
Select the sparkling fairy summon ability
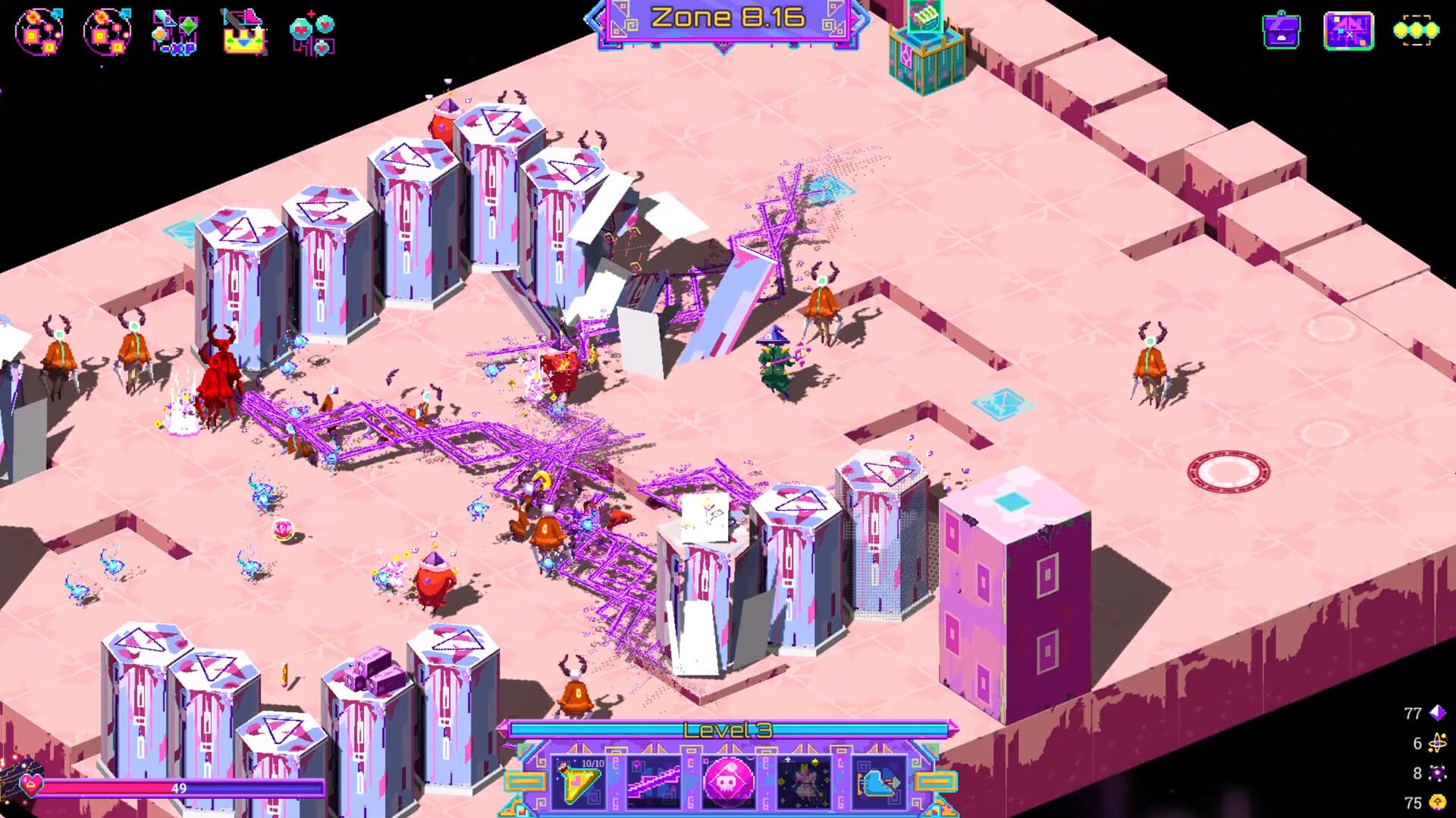click(803, 782)
